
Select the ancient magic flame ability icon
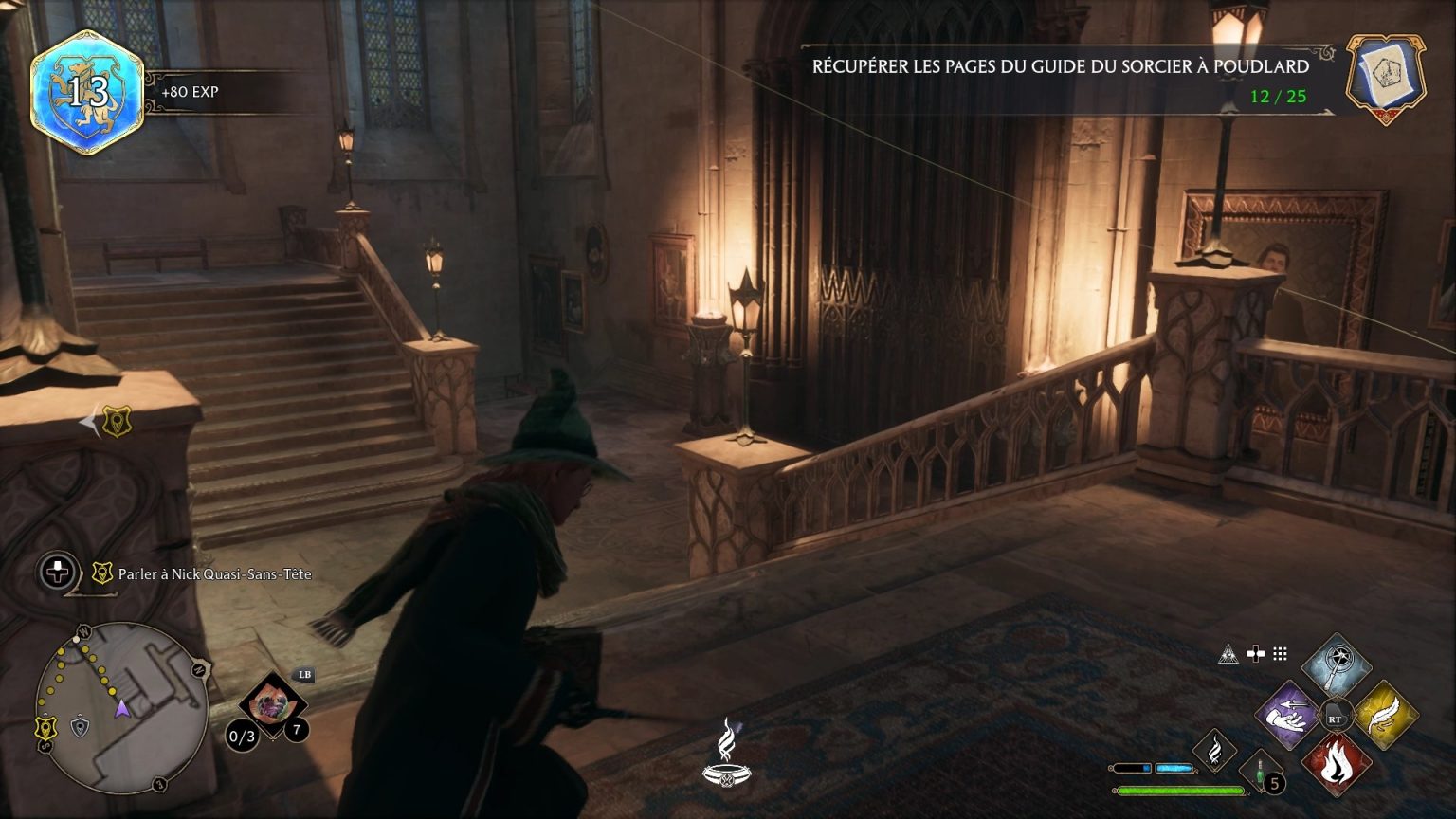[x=1214, y=751]
